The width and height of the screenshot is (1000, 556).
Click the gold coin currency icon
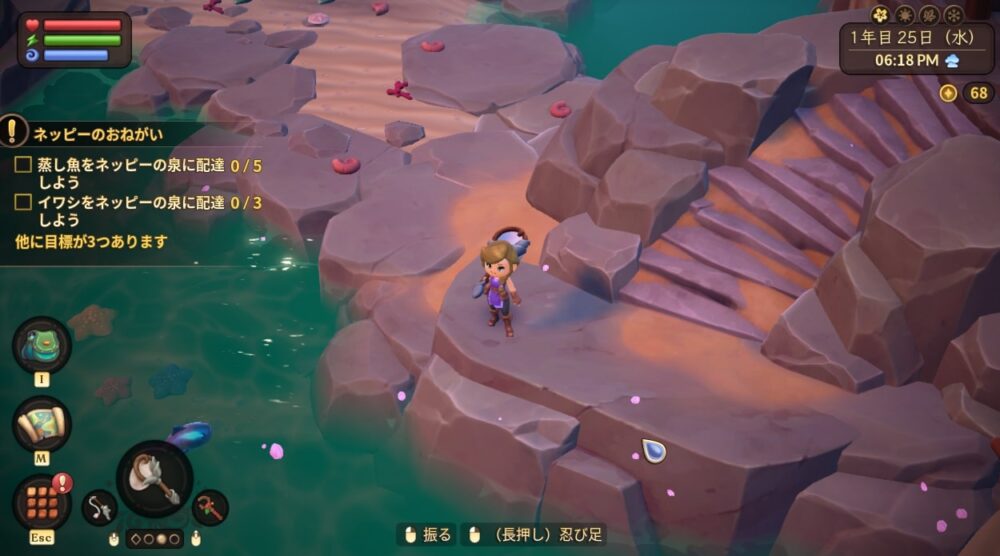click(x=948, y=93)
